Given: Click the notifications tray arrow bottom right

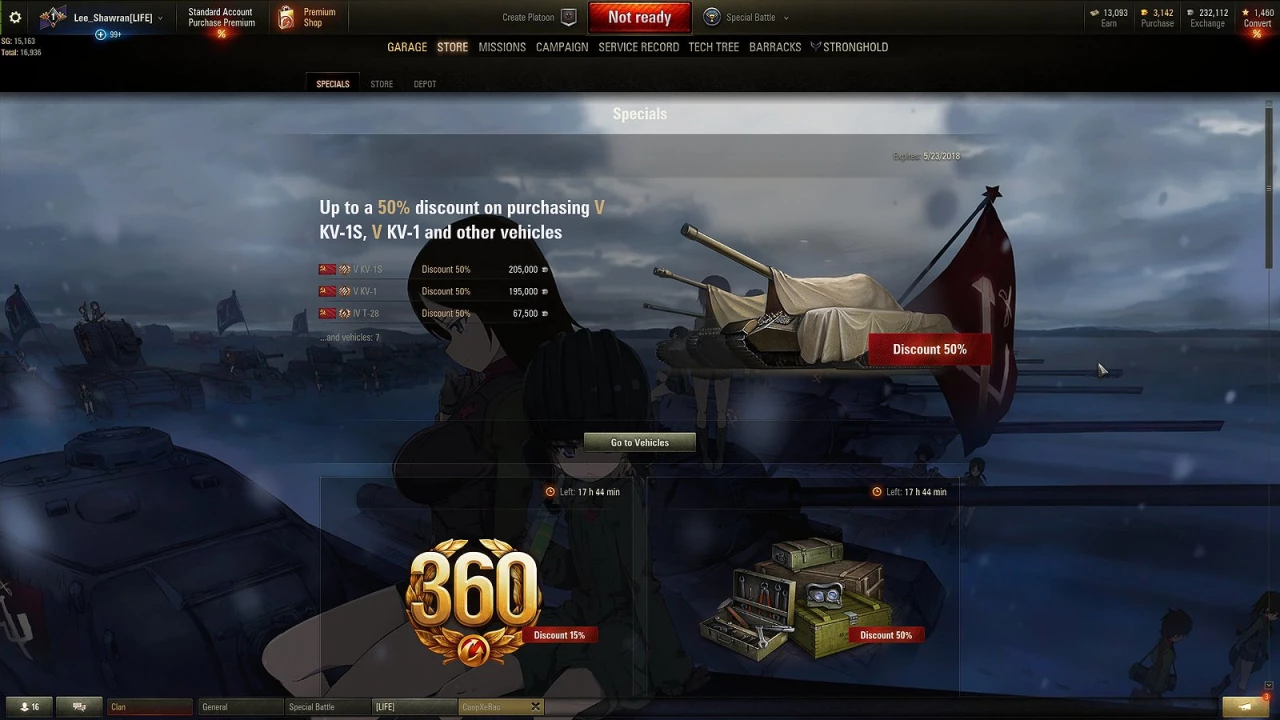Looking at the screenshot, I should coord(1244,706).
